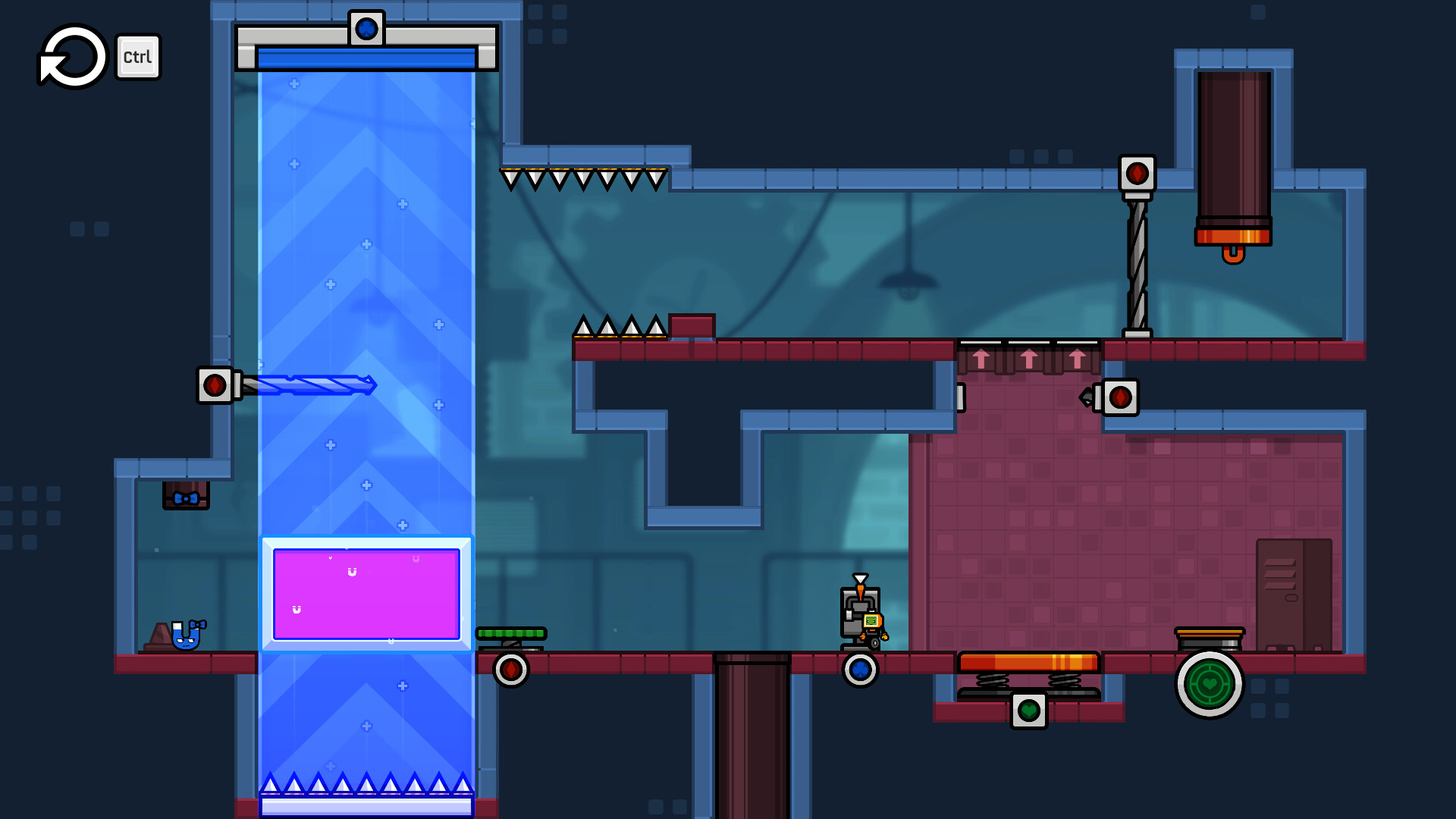Click the Ctrl key hint label

click(137, 55)
